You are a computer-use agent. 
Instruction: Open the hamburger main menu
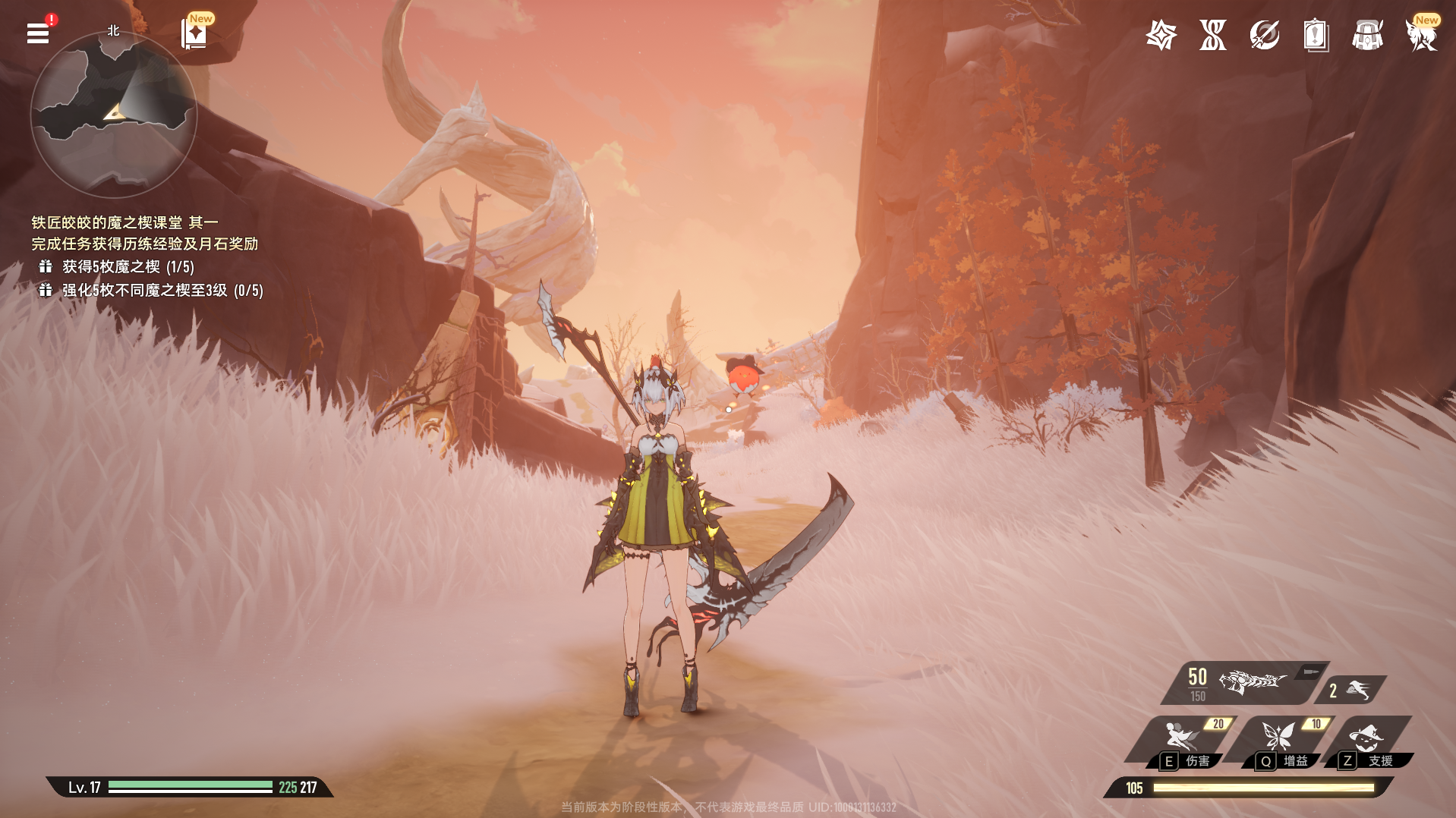tap(38, 33)
